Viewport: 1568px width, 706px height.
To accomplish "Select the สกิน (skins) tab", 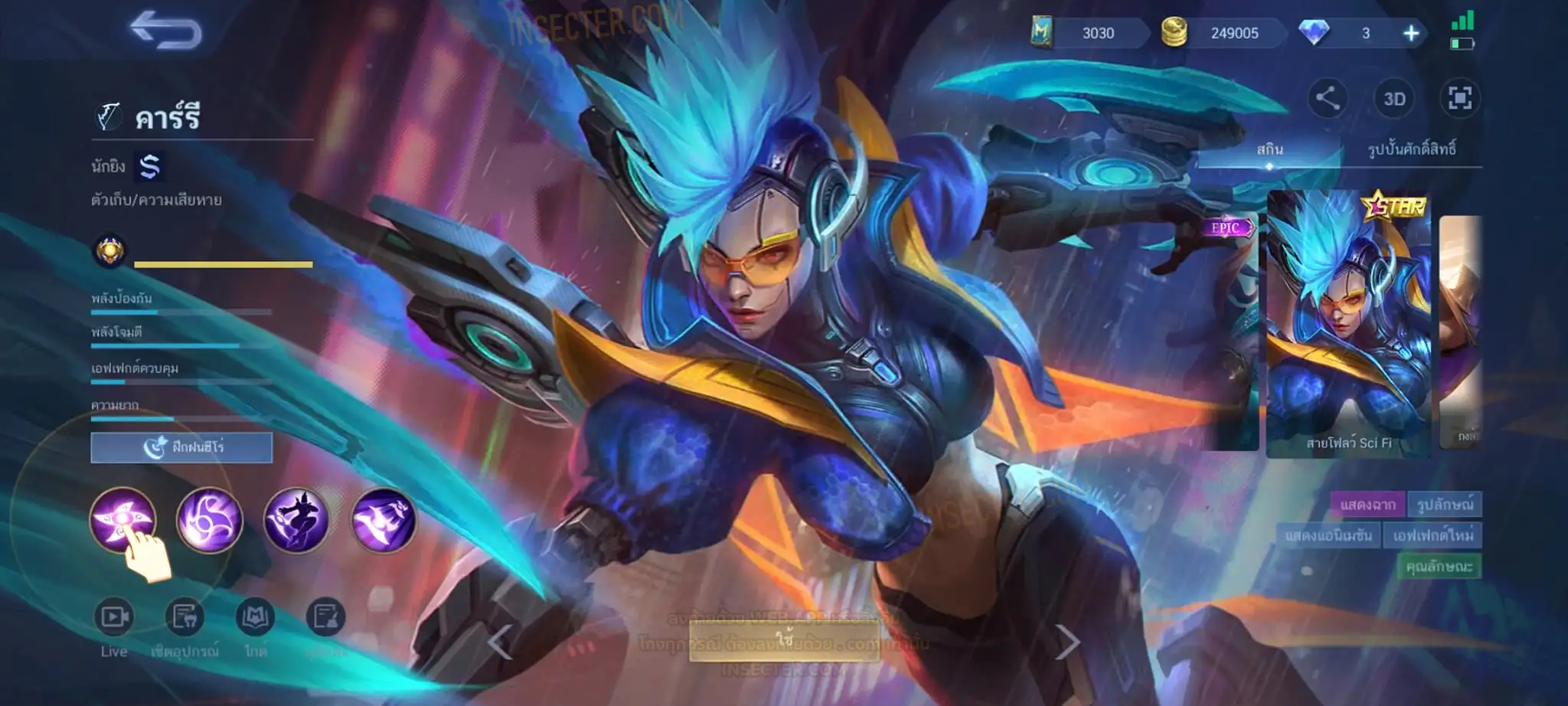I will click(1269, 149).
